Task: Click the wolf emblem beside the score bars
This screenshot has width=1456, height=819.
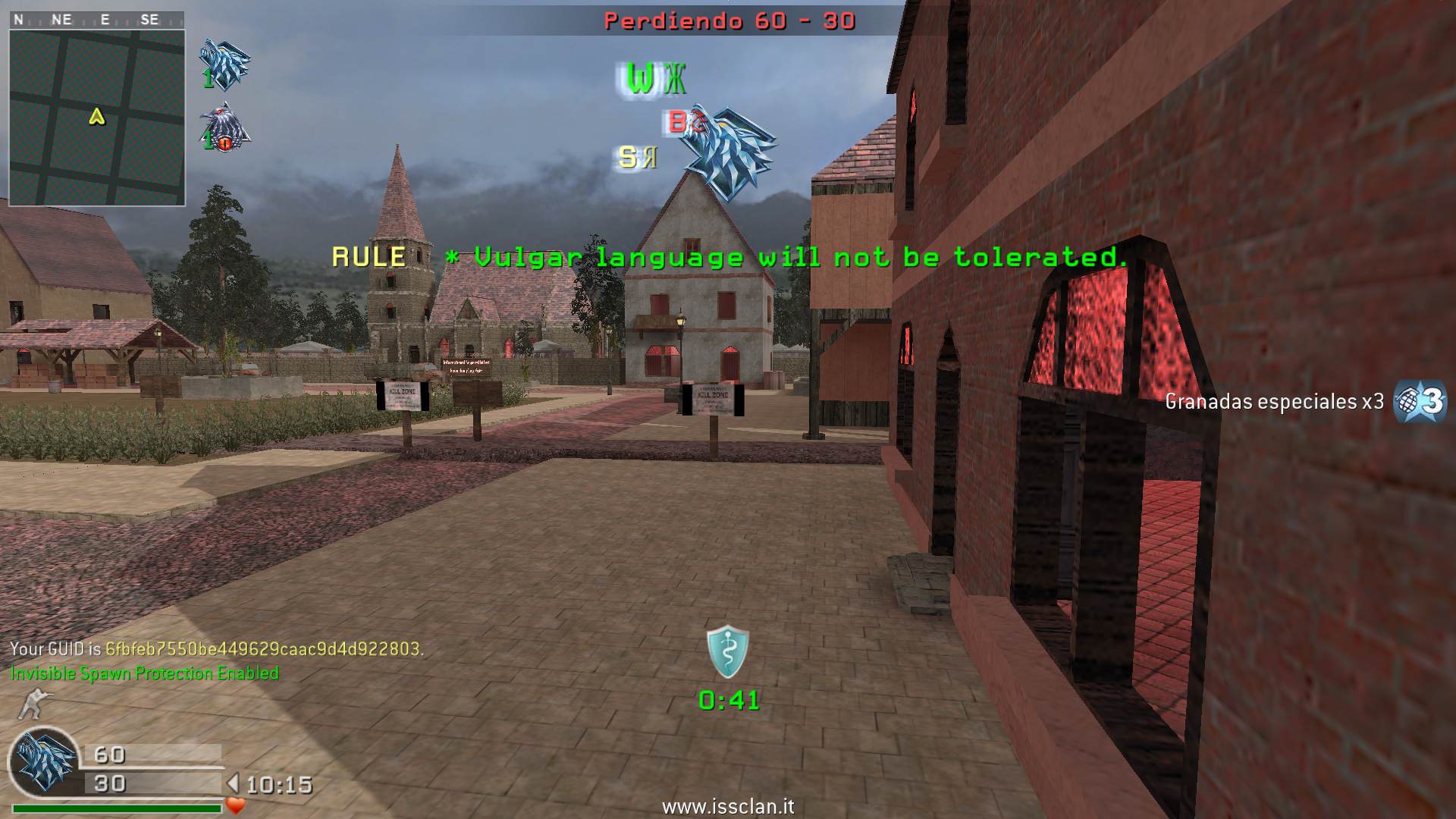Action: tap(44, 761)
